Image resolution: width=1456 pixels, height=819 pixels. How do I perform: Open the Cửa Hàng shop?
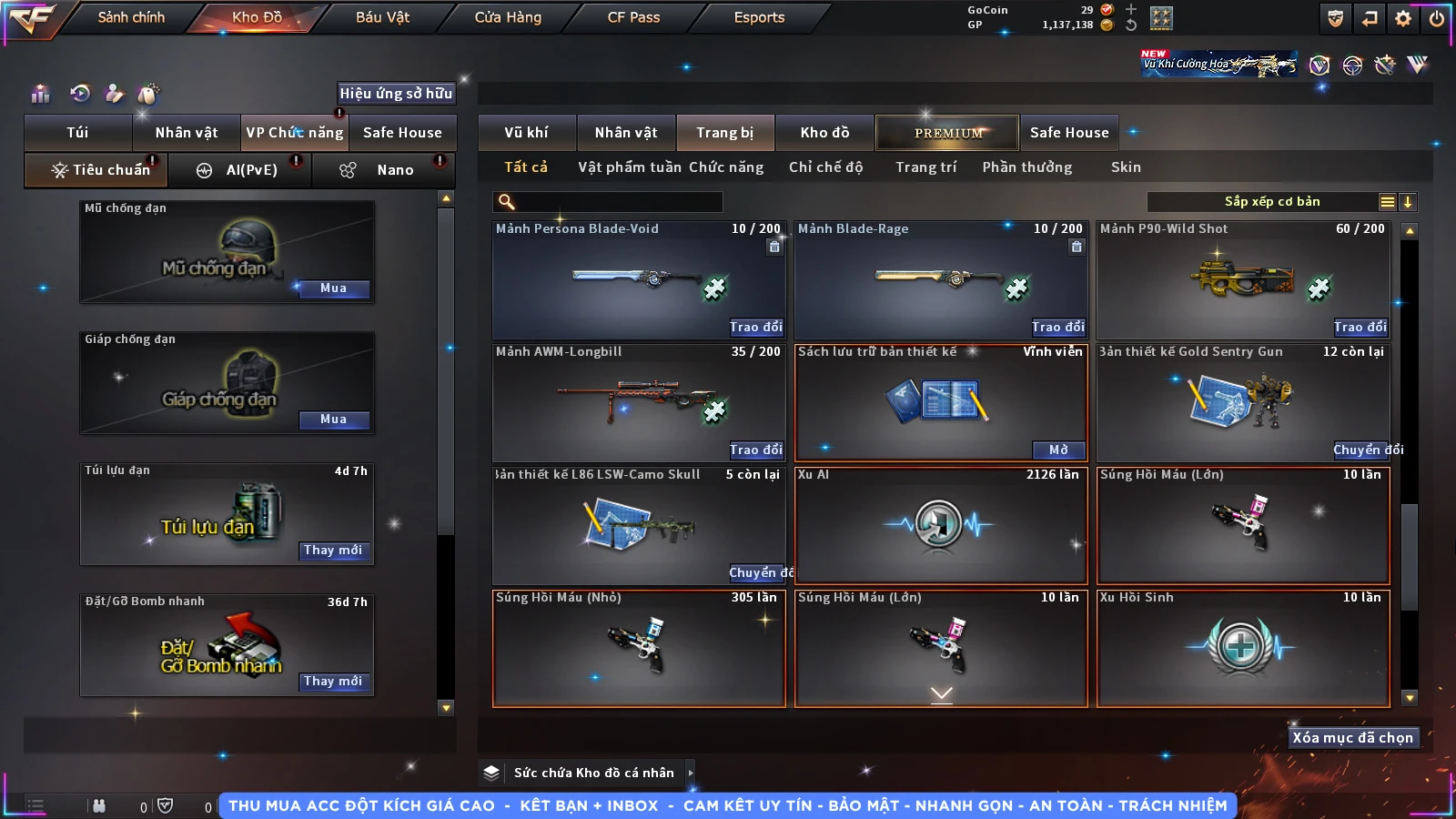[x=508, y=17]
